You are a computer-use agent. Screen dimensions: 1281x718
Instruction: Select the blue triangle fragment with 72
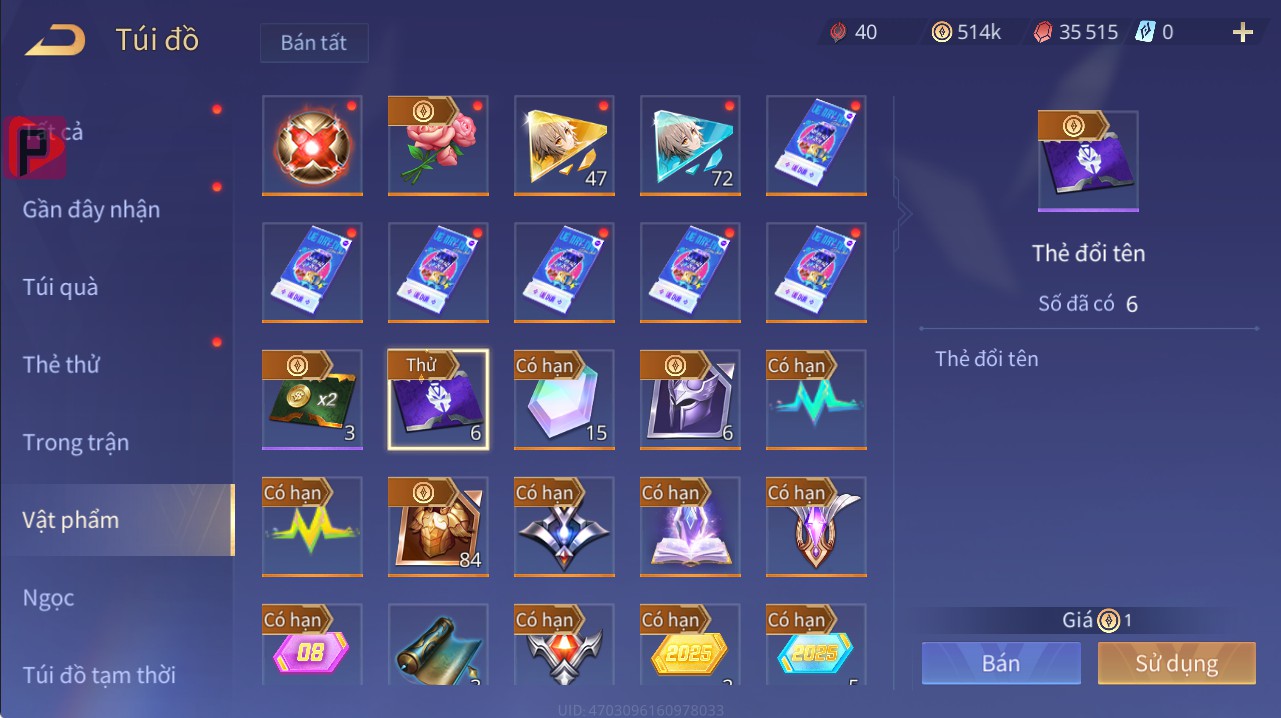[x=690, y=146]
